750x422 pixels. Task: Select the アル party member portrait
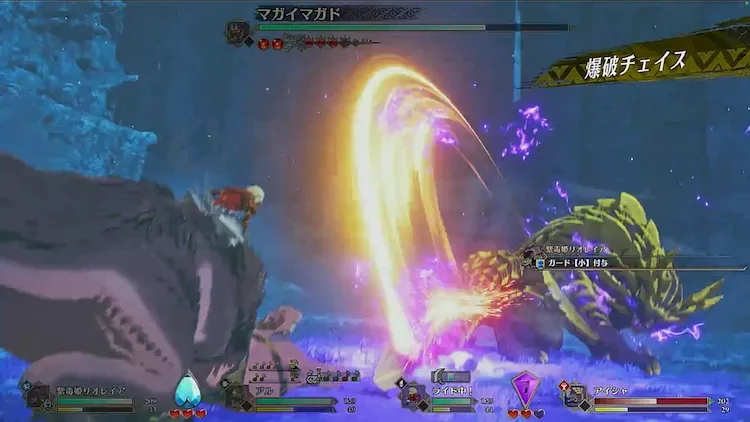(x=238, y=397)
